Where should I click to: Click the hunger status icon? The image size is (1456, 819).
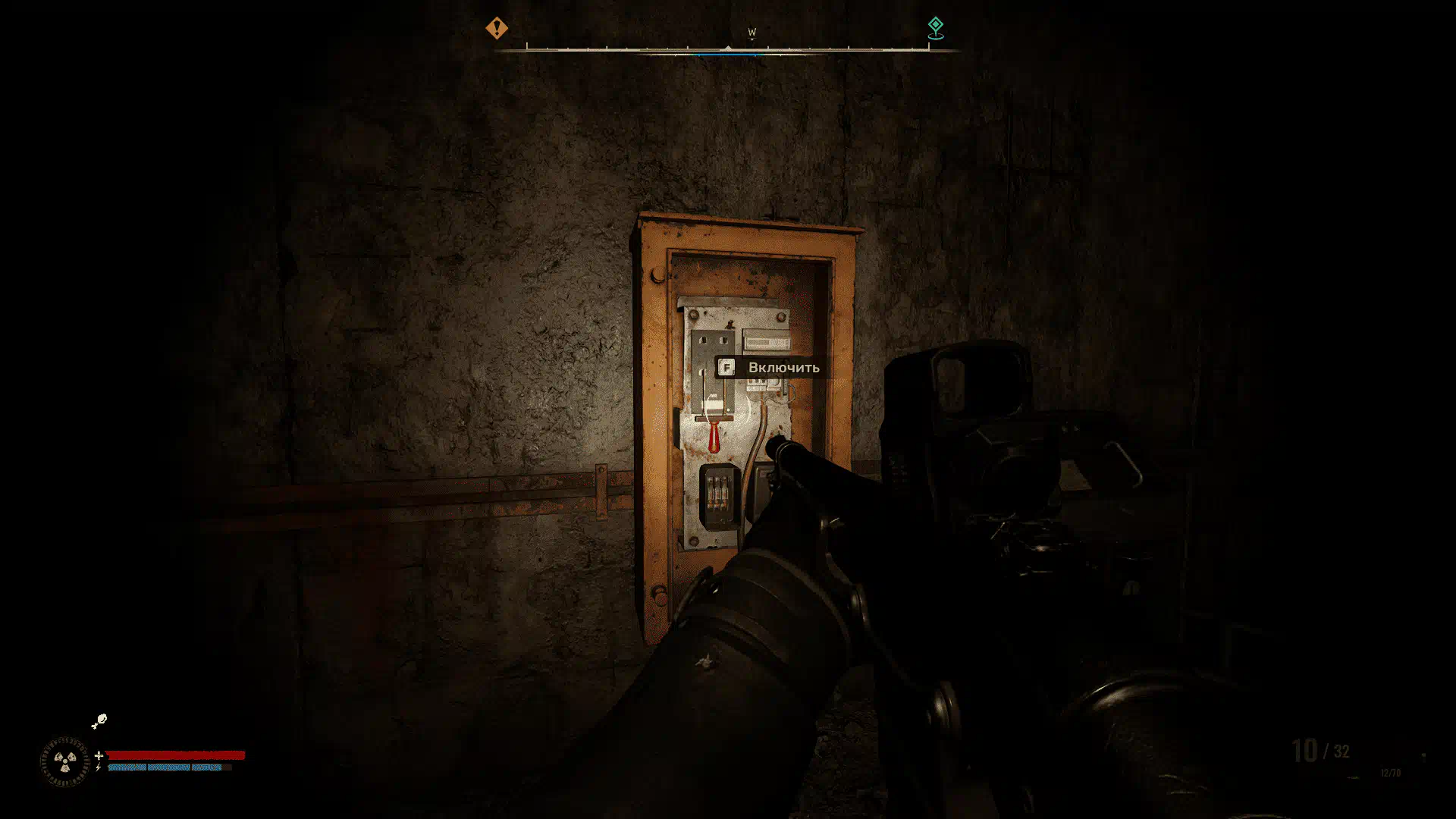(99, 720)
